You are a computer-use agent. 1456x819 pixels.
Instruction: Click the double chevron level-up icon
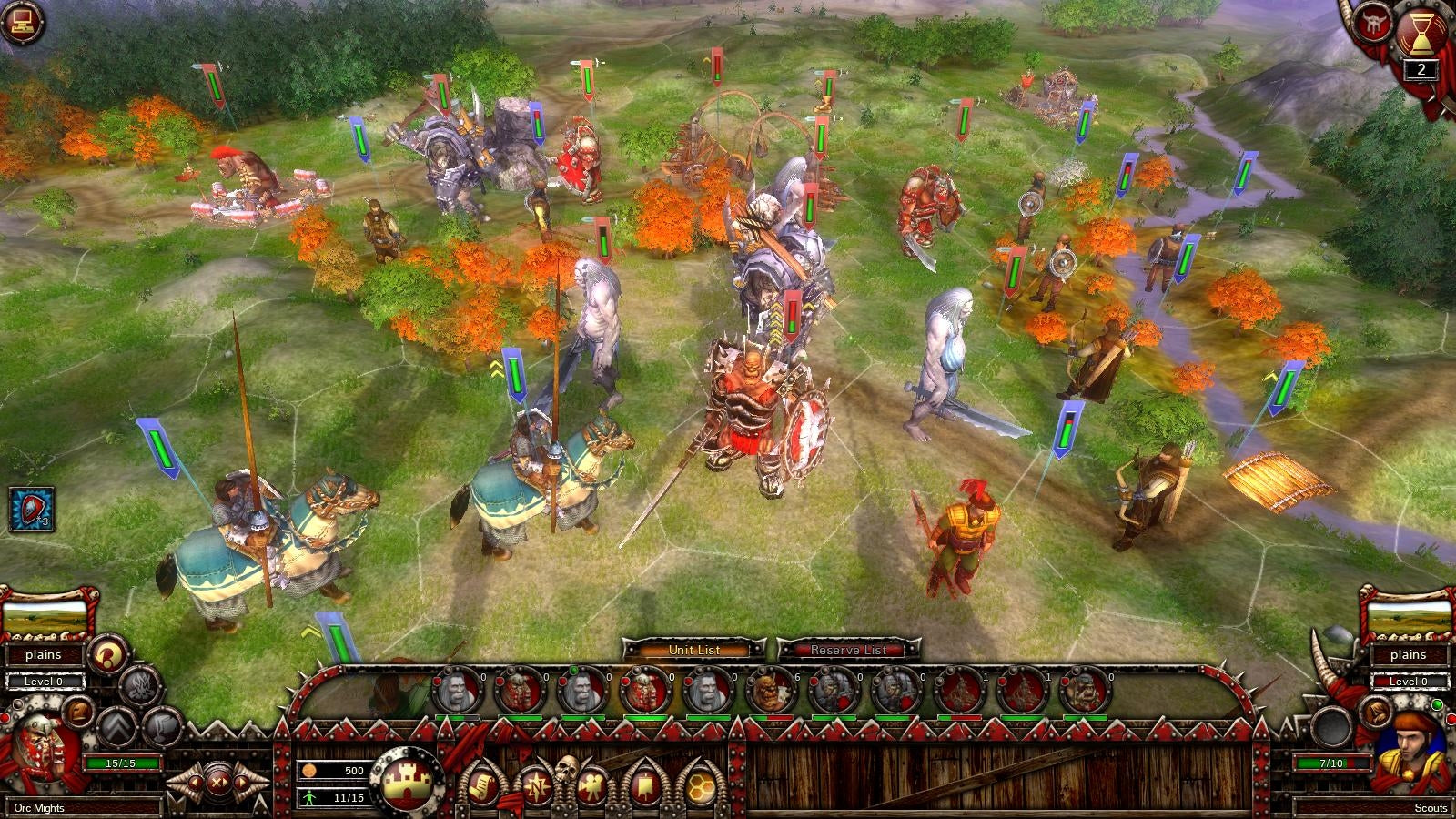pyautogui.click(x=116, y=728)
